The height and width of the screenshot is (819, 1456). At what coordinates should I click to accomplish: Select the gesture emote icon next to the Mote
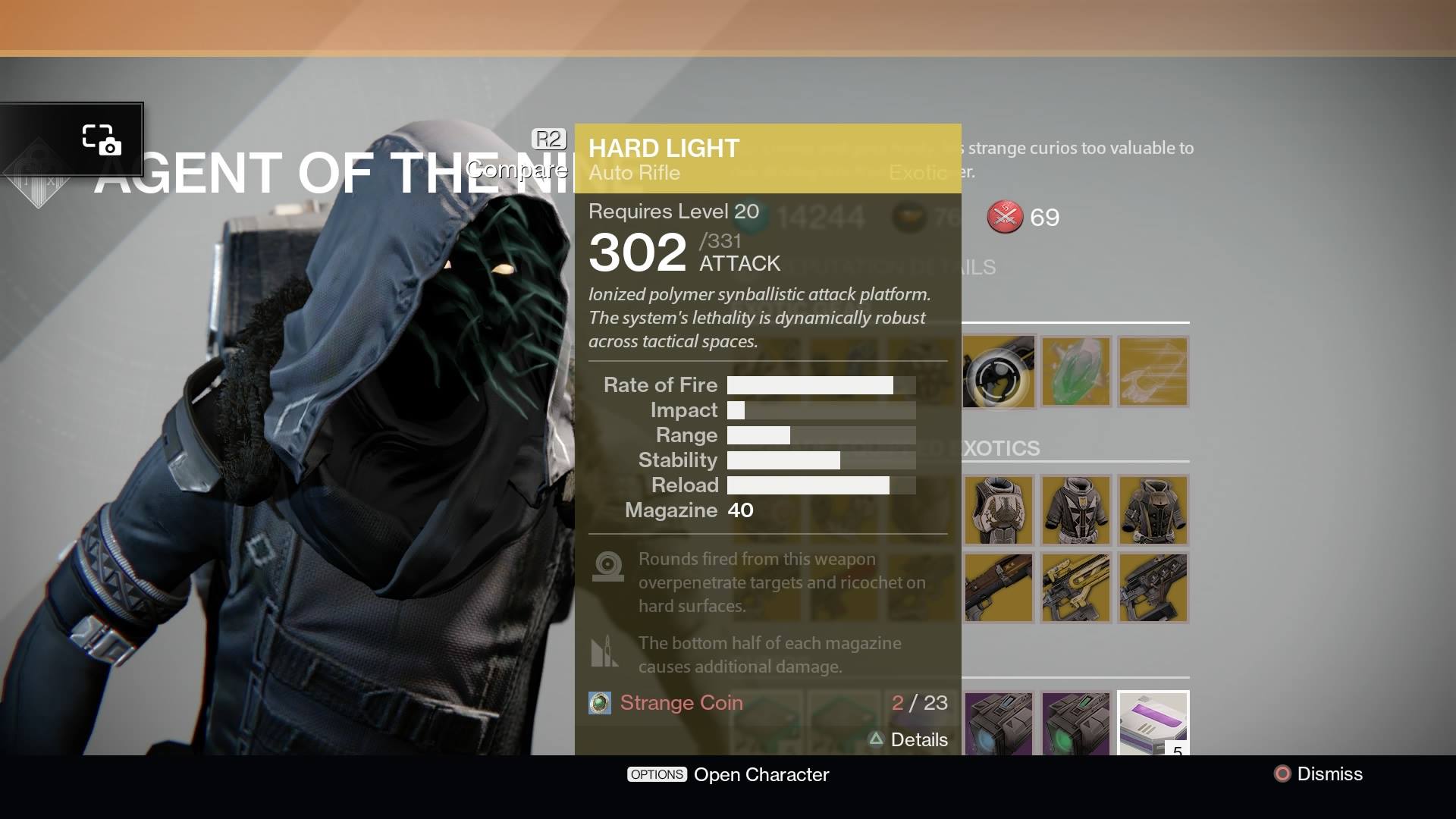[1152, 372]
